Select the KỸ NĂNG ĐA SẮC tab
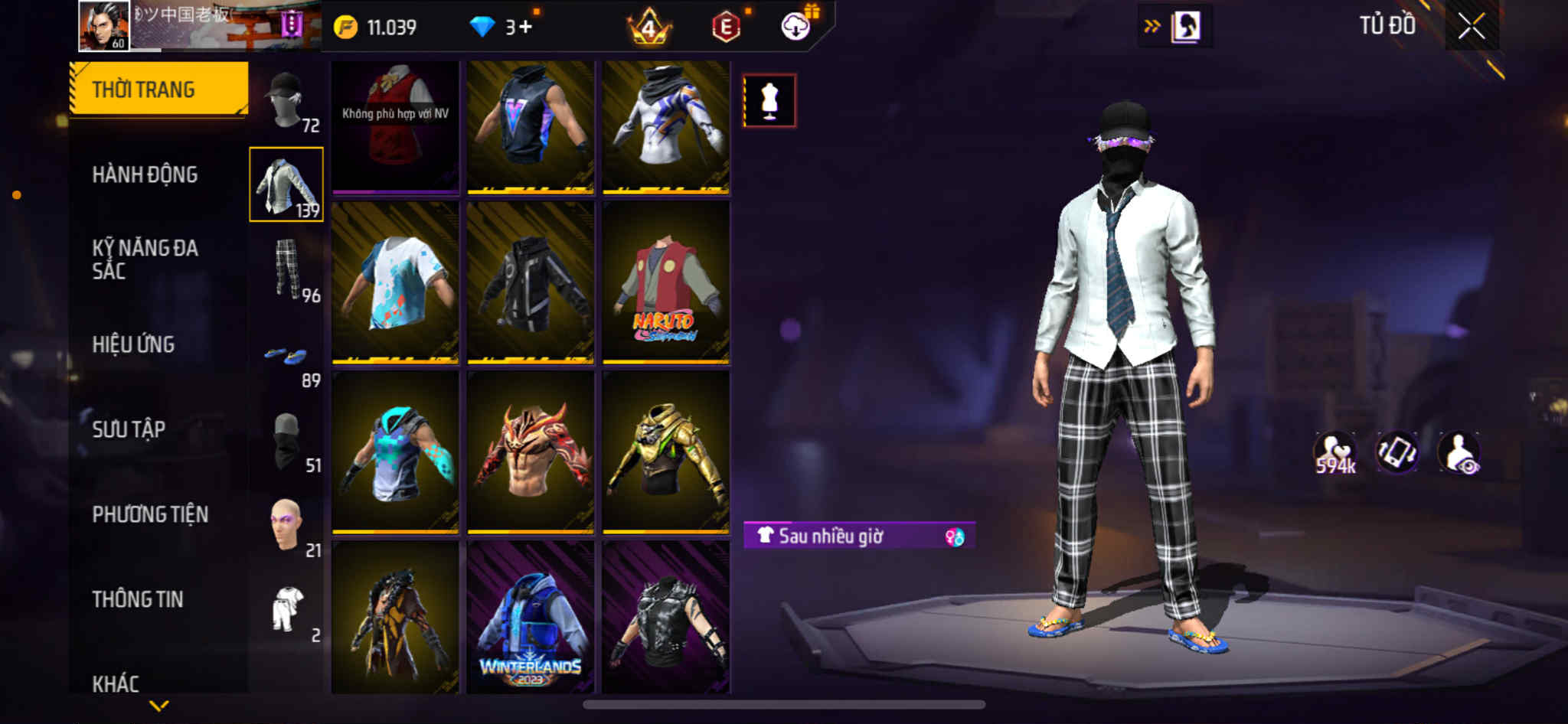This screenshot has width=1568, height=724. pyautogui.click(x=145, y=259)
